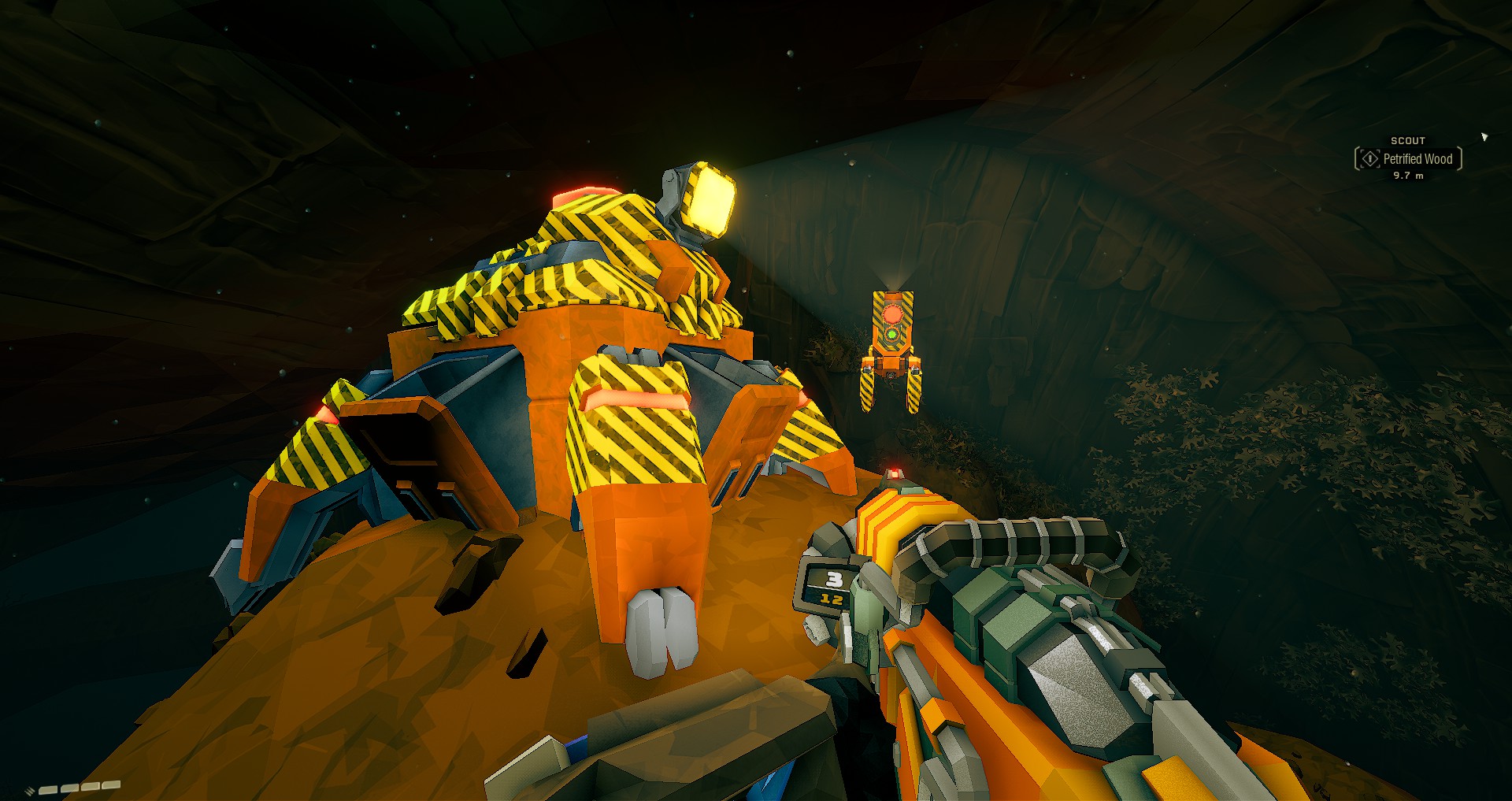1512x801 pixels.
Task: Click the Petrified Wood label text
Action: point(1418,158)
